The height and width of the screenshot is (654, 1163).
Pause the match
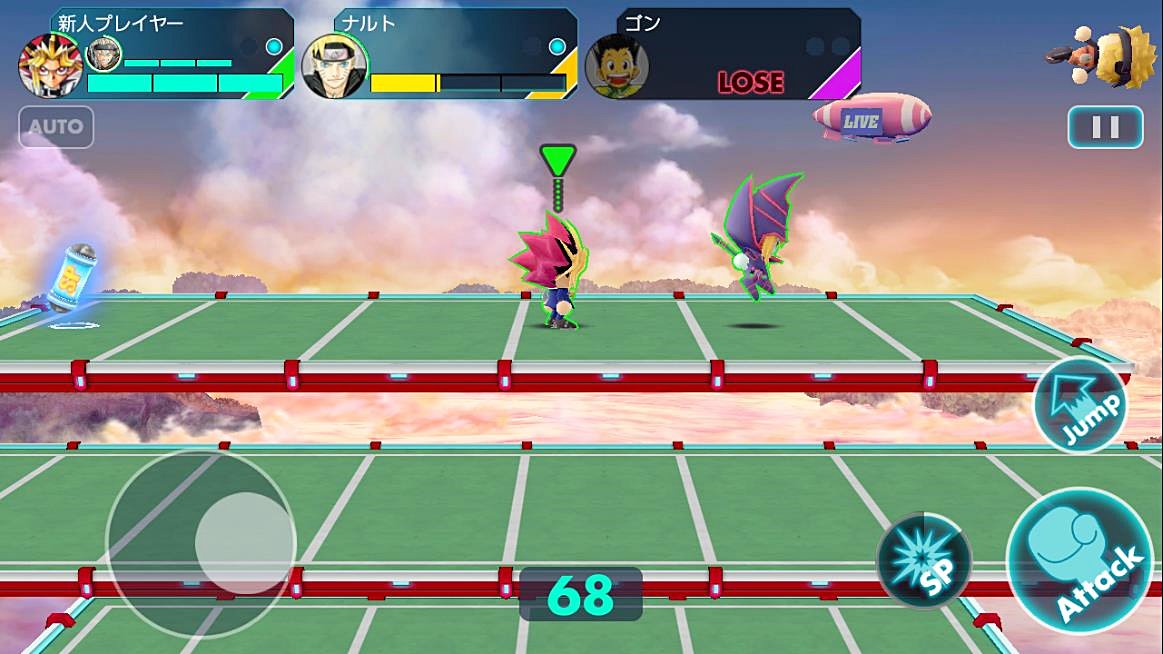pos(1105,127)
